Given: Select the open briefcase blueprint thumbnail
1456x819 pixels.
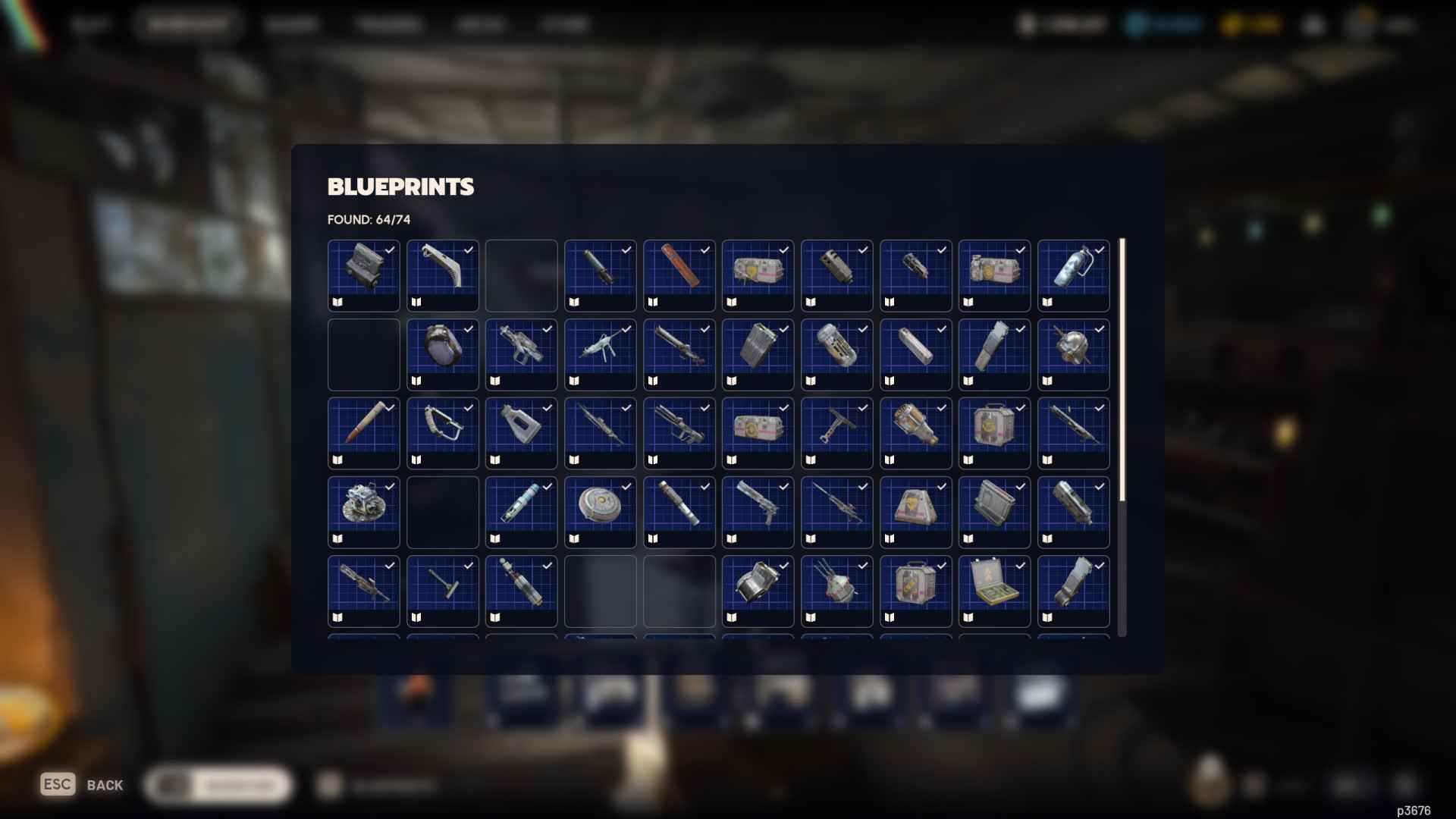Looking at the screenshot, I should click(x=994, y=591).
